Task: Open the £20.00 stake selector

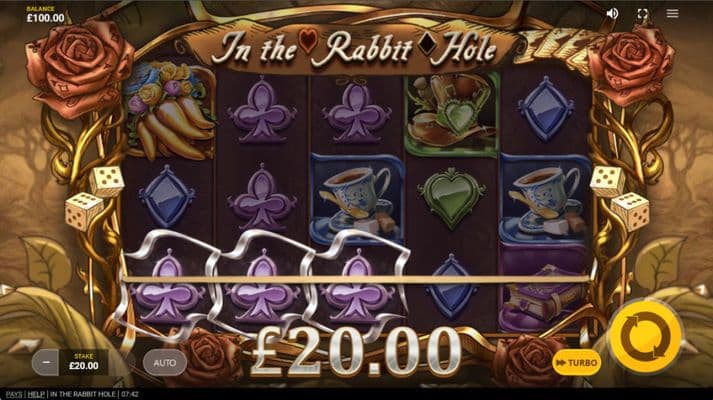Action: [x=85, y=362]
